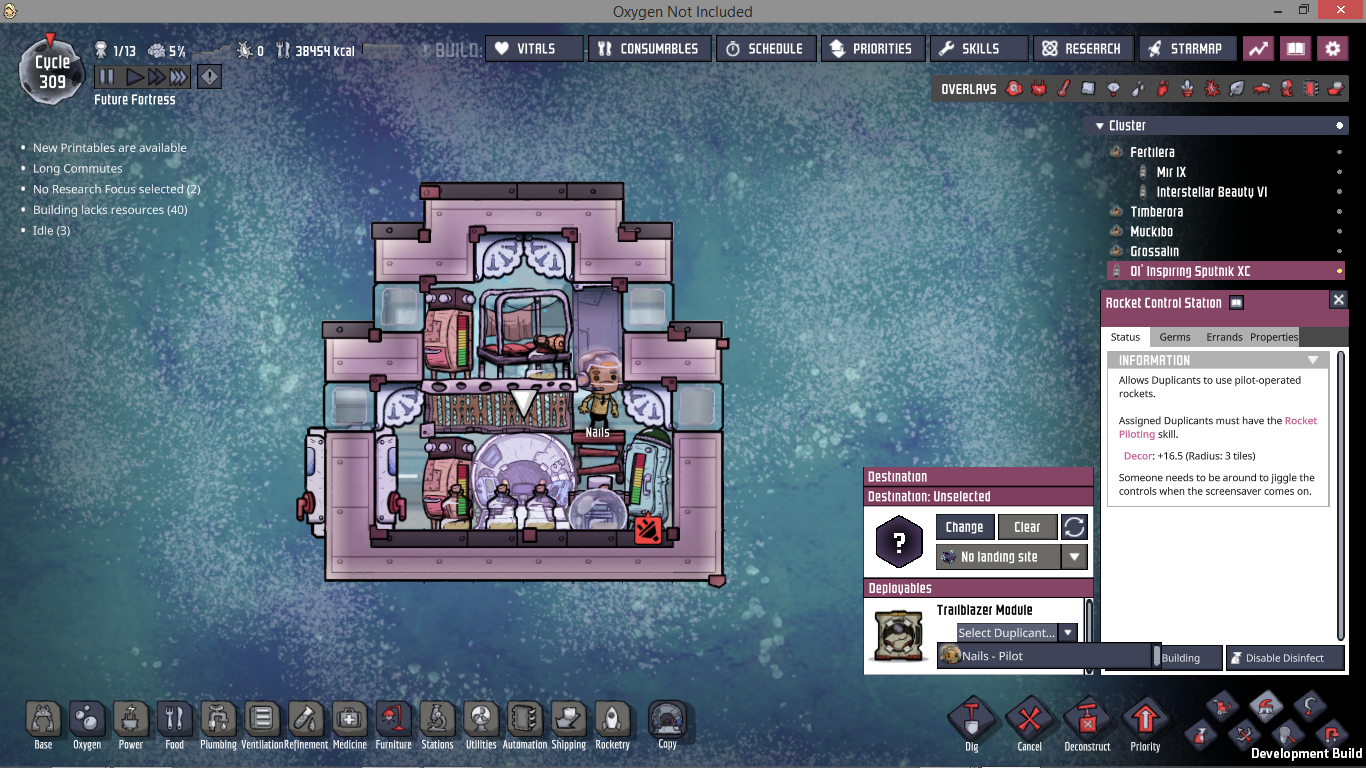
Task: Open the Rocketry build category
Action: point(612,723)
